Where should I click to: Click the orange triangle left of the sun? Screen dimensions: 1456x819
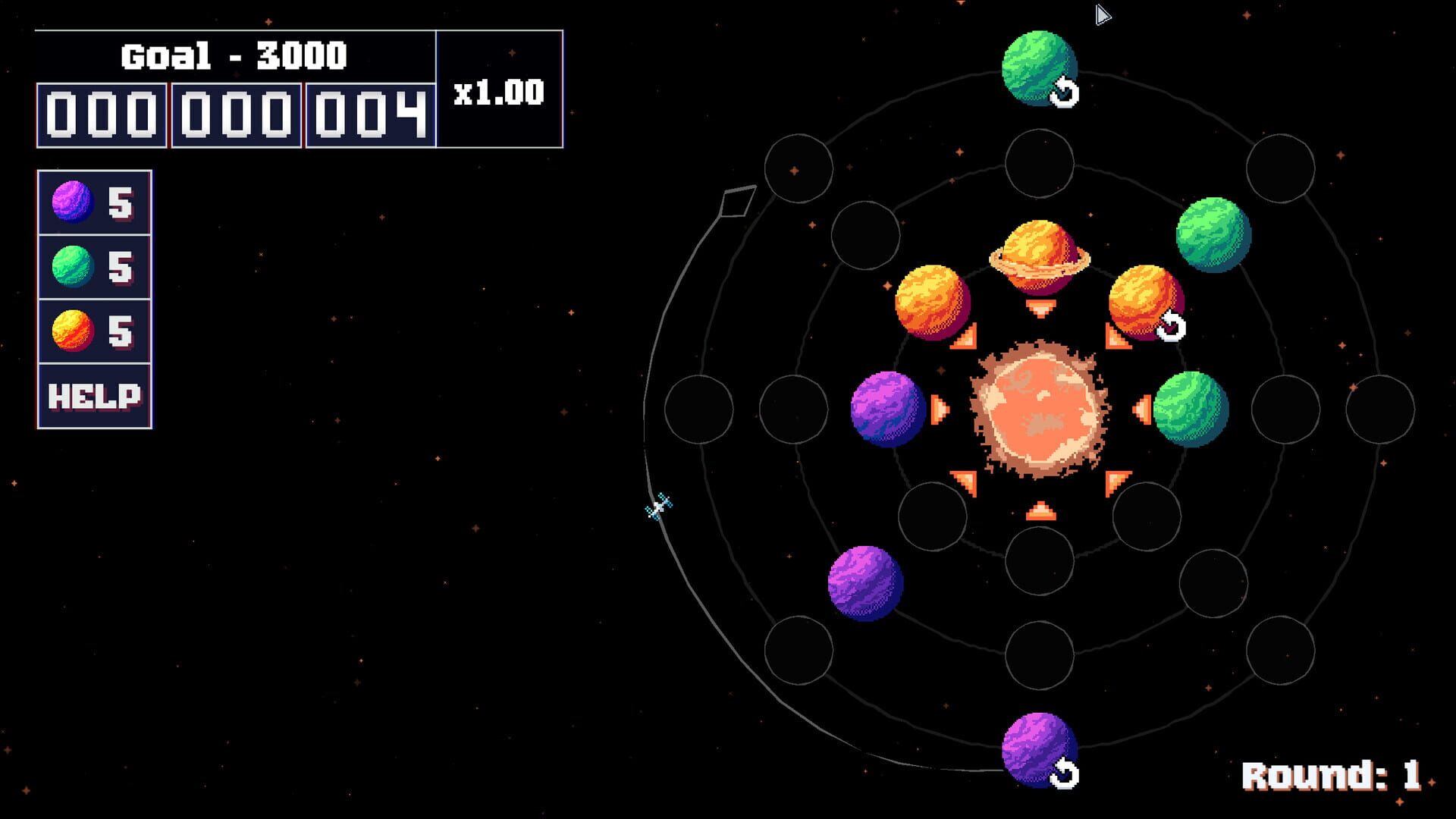(940, 409)
